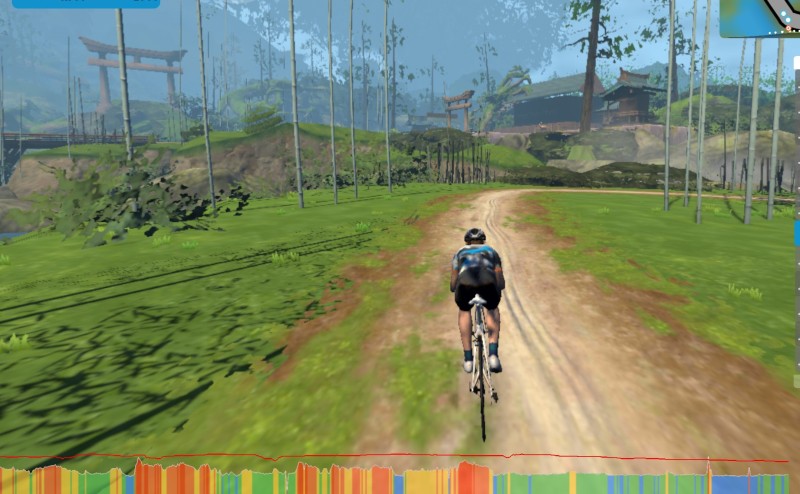Open the route minimap in the corner
Screen dimensions: 800x494
coord(762,17)
